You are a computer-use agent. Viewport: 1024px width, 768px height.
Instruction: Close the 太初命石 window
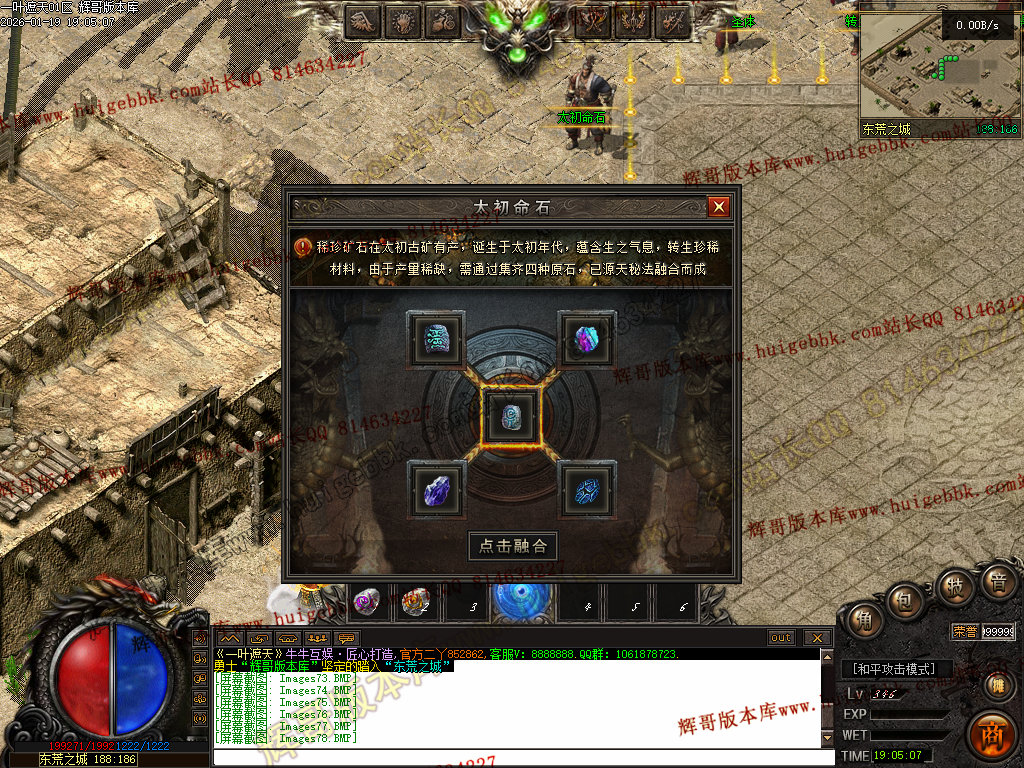(x=718, y=207)
